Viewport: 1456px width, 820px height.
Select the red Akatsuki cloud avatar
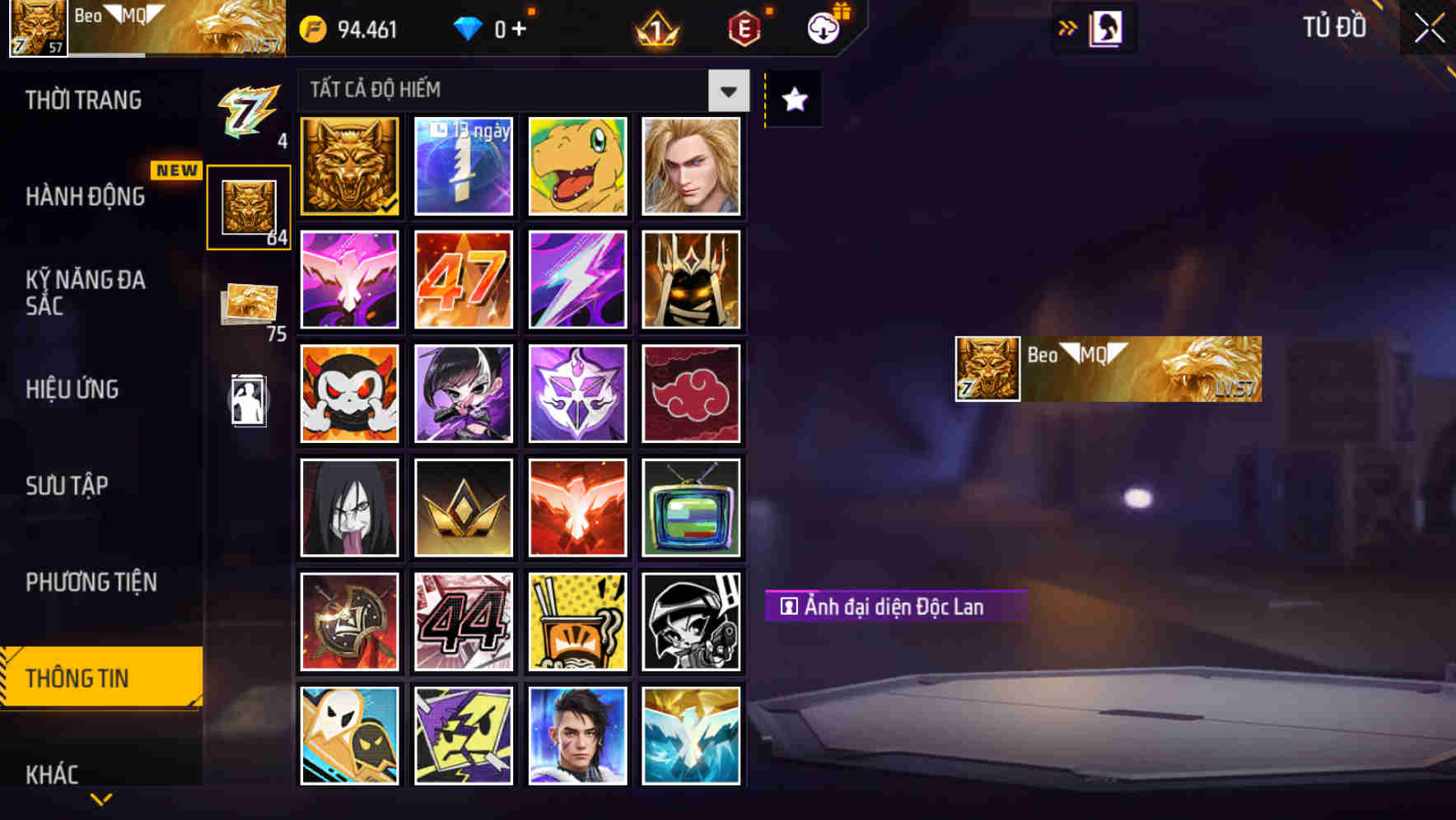point(692,394)
